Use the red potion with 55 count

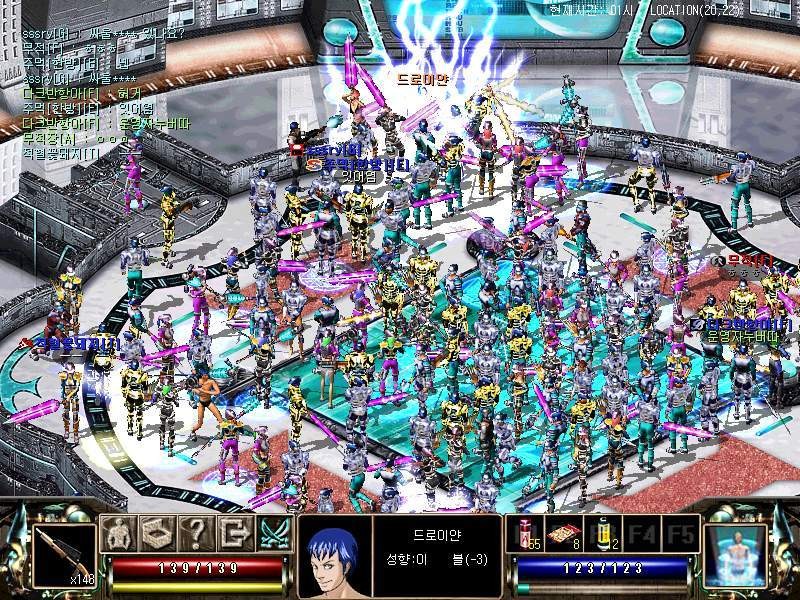tap(528, 532)
